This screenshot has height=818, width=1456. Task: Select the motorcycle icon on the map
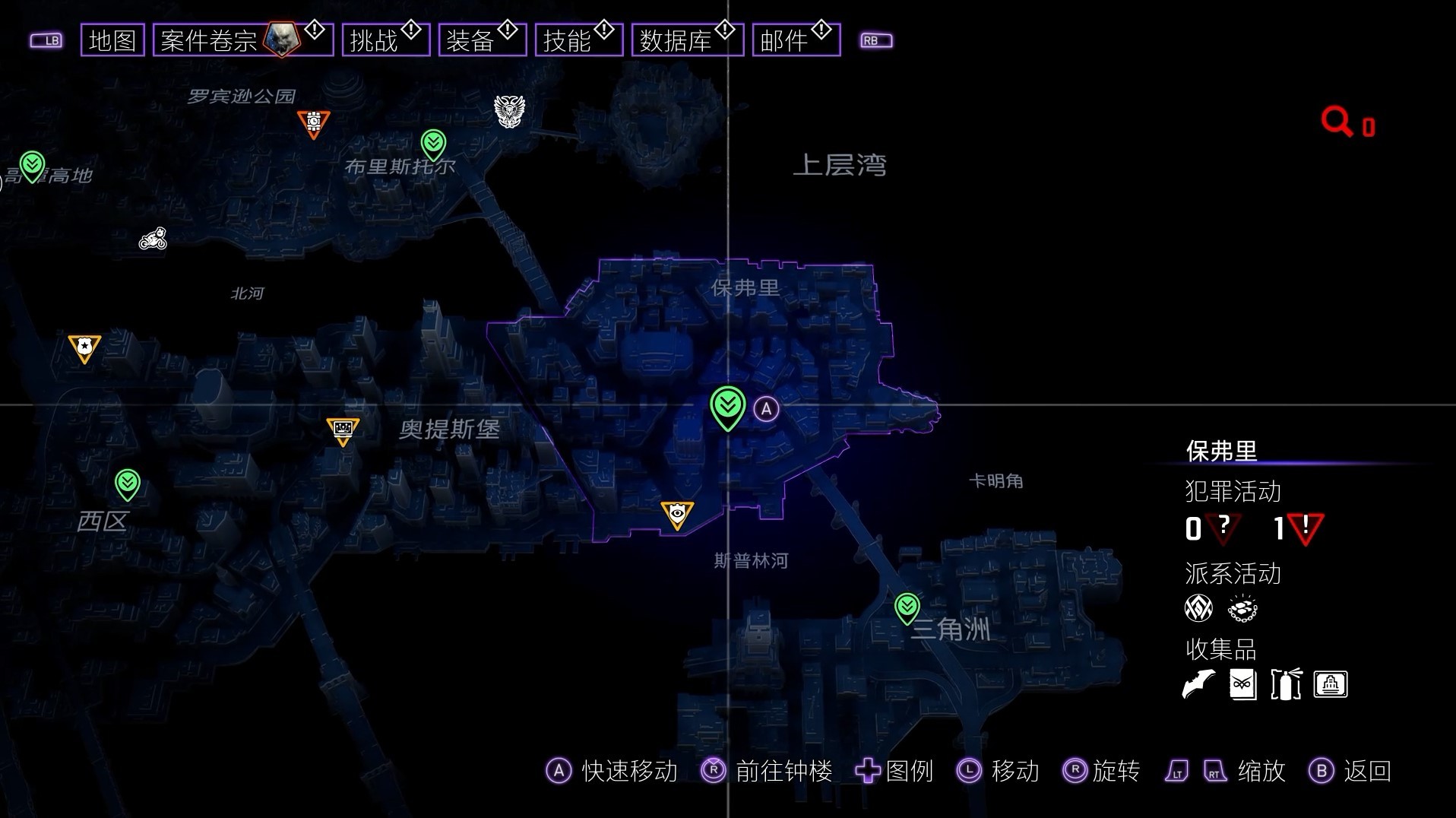pos(153,239)
